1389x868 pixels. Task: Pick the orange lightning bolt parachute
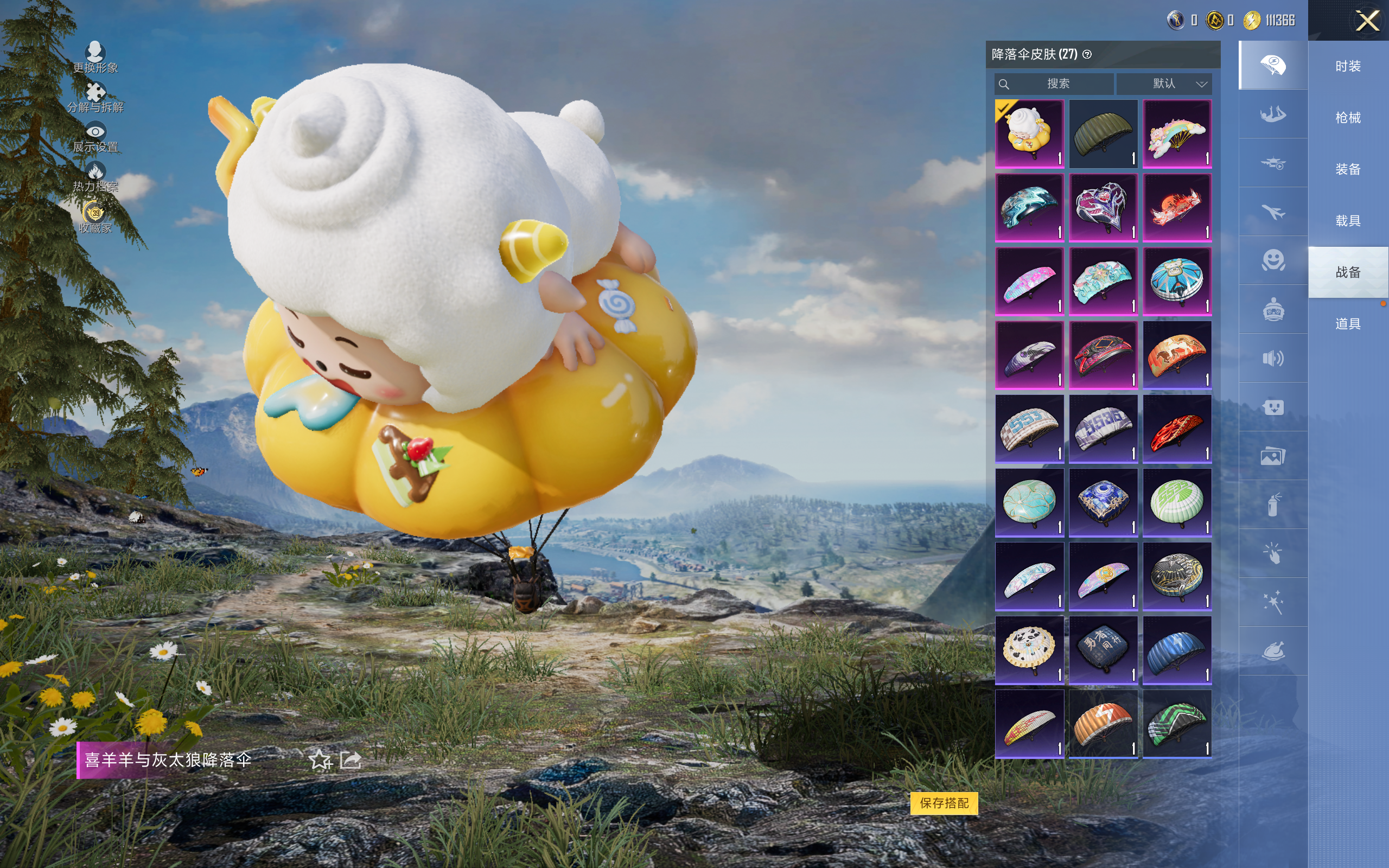click(1103, 724)
